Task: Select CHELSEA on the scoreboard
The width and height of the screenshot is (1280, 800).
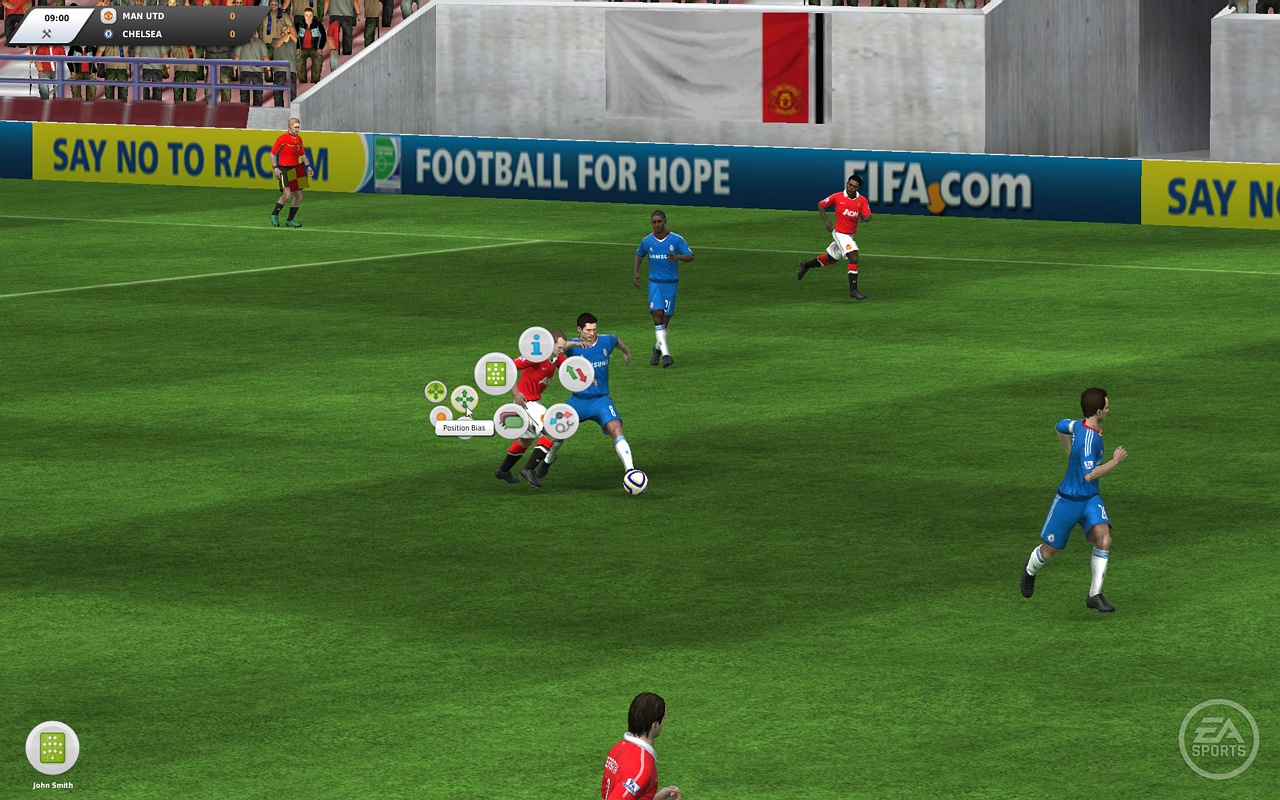Action: coord(142,34)
